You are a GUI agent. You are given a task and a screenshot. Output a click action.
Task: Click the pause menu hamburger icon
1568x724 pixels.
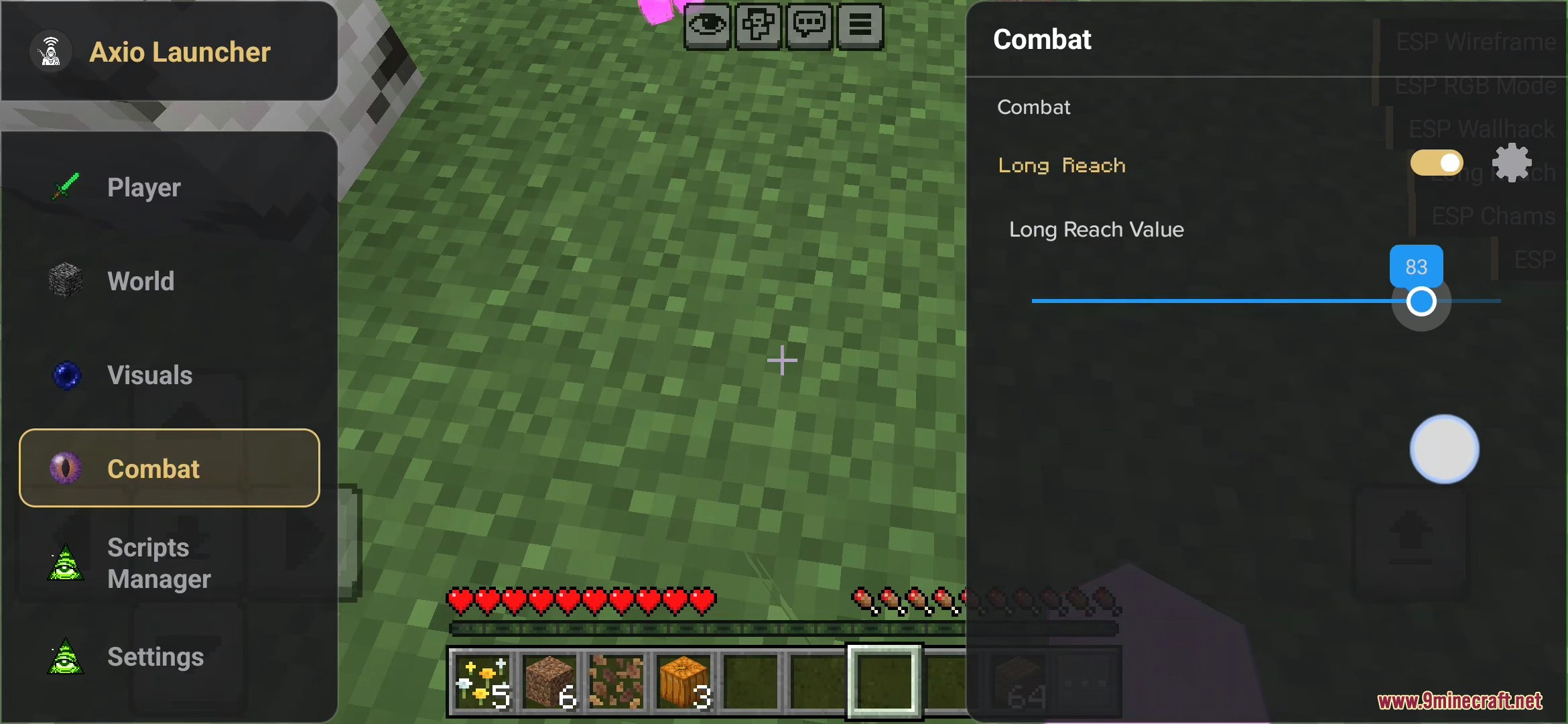click(x=860, y=25)
